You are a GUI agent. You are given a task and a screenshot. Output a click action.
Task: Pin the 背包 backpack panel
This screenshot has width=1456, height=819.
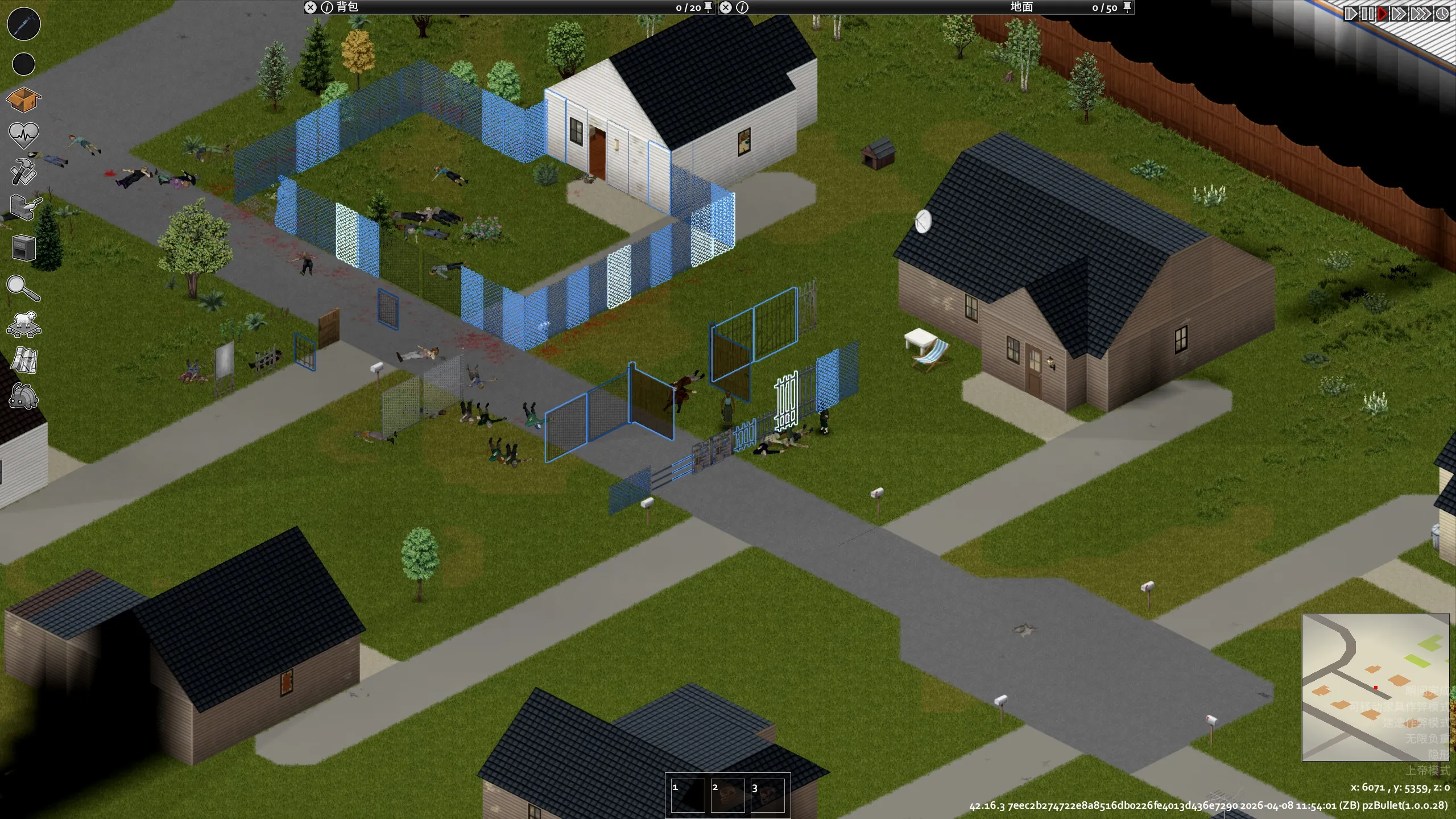click(x=708, y=7)
